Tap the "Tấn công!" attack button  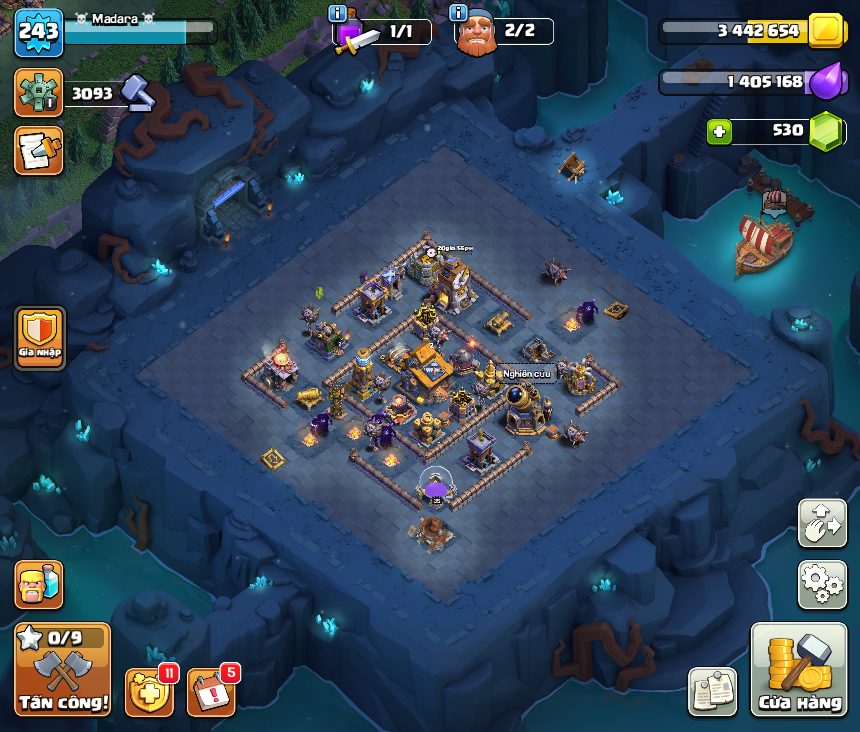coord(62,669)
